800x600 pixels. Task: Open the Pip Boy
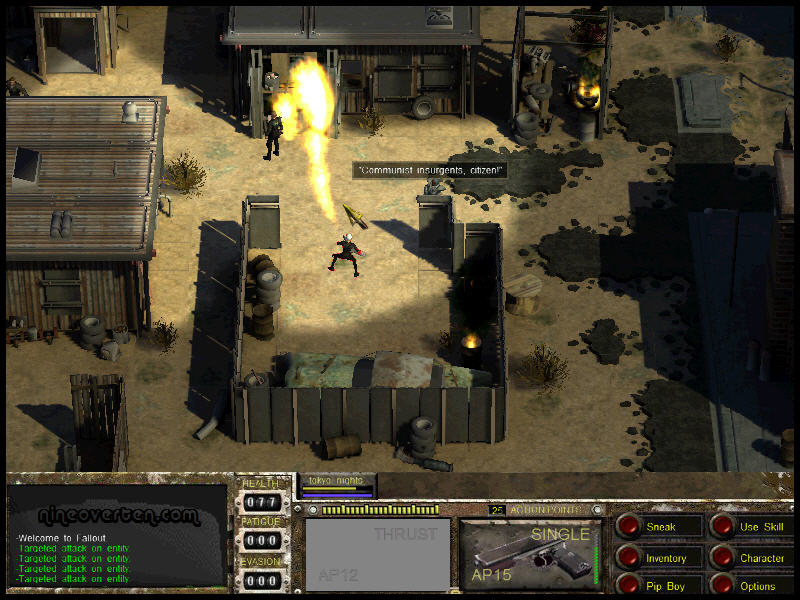(629, 585)
